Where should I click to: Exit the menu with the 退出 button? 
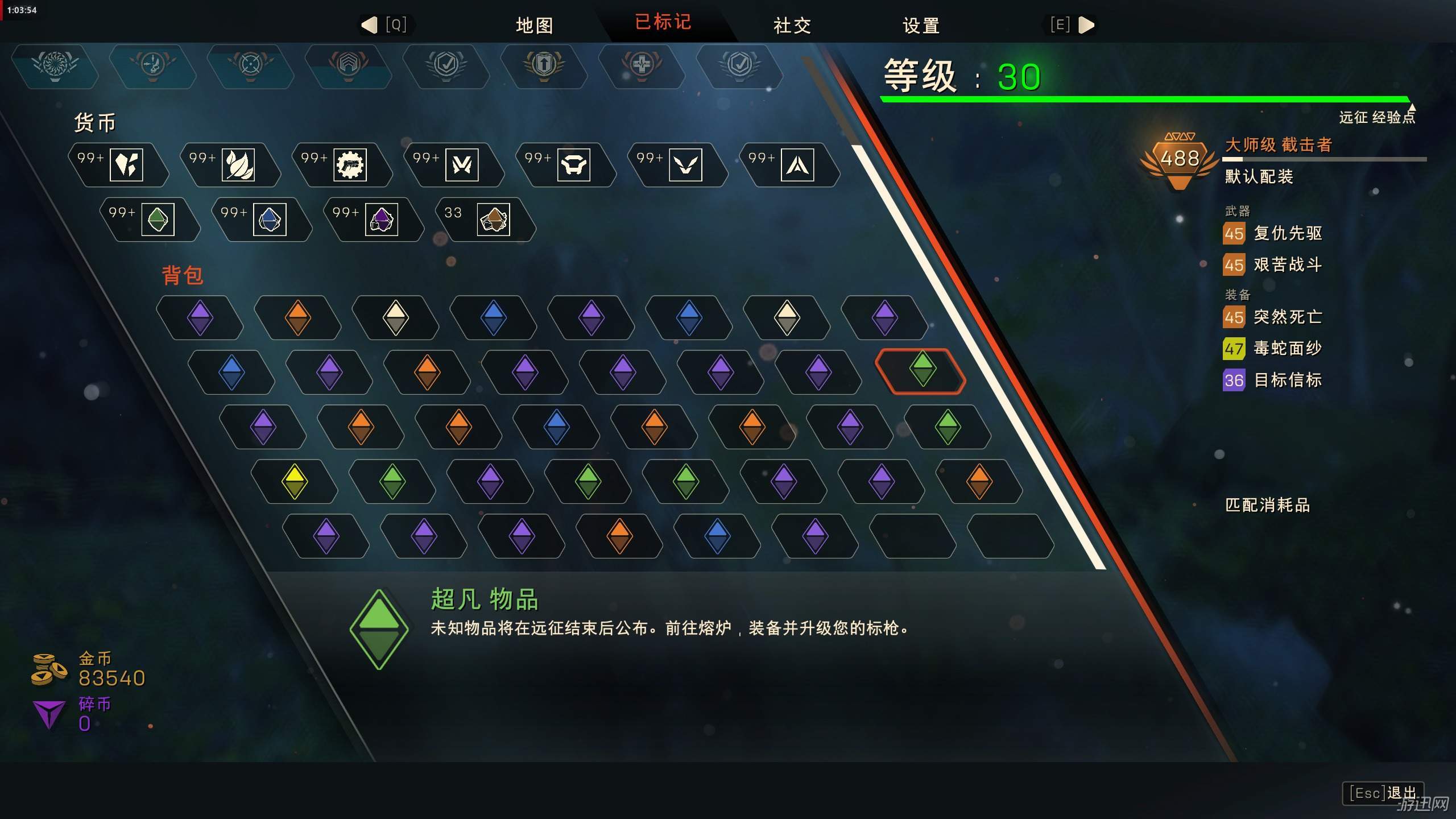point(1383,793)
